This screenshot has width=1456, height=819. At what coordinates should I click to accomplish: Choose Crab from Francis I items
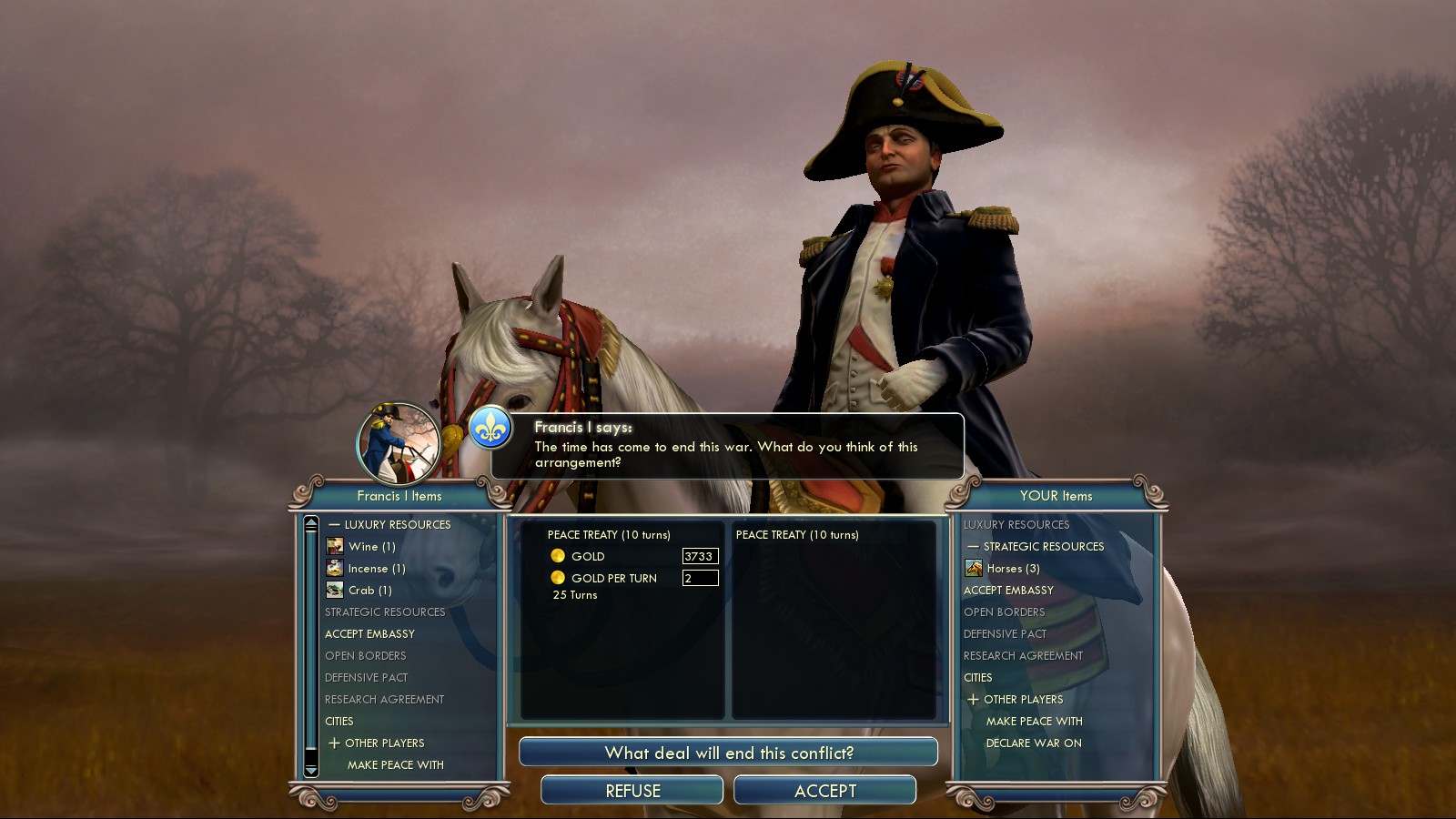(x=369, y=590)
